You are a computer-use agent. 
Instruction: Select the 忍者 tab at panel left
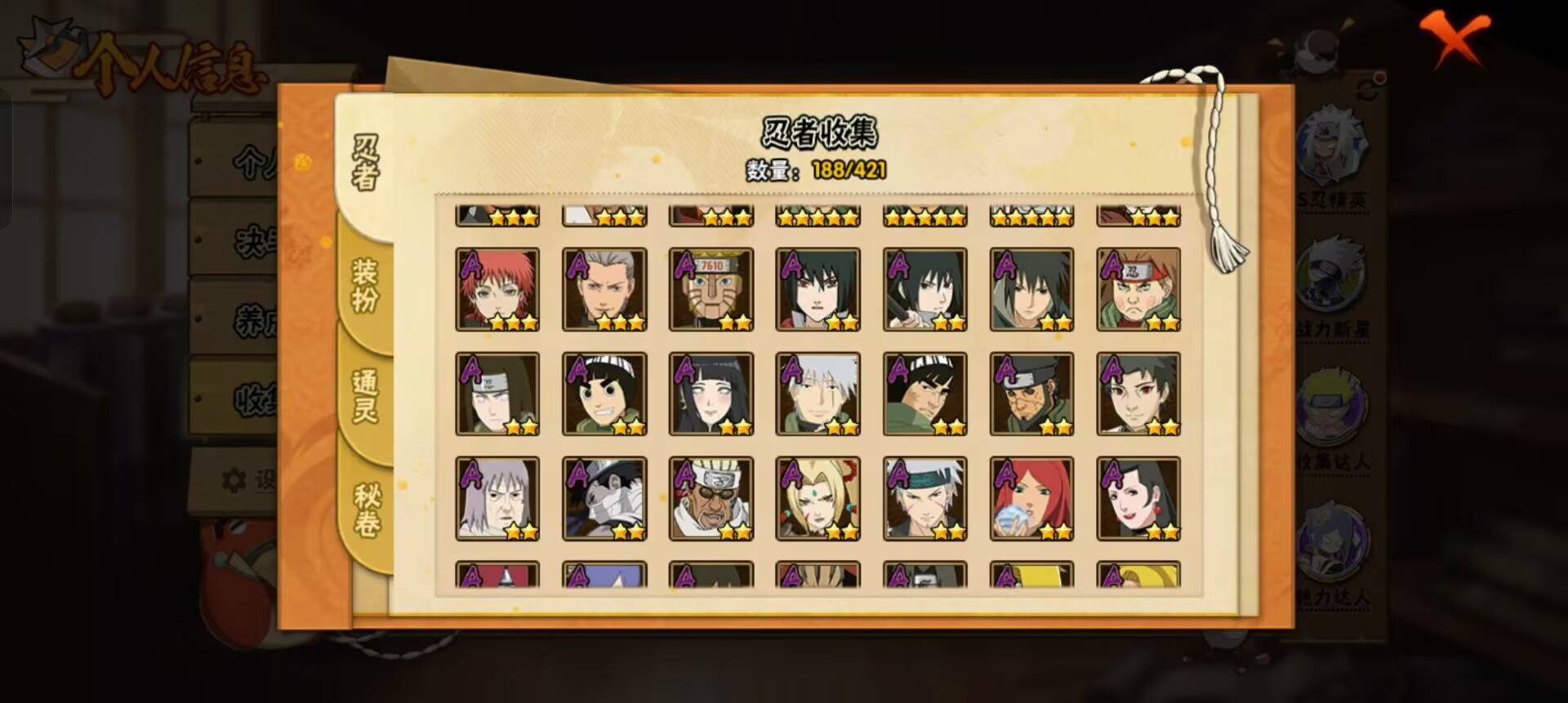tap(363, 159)
